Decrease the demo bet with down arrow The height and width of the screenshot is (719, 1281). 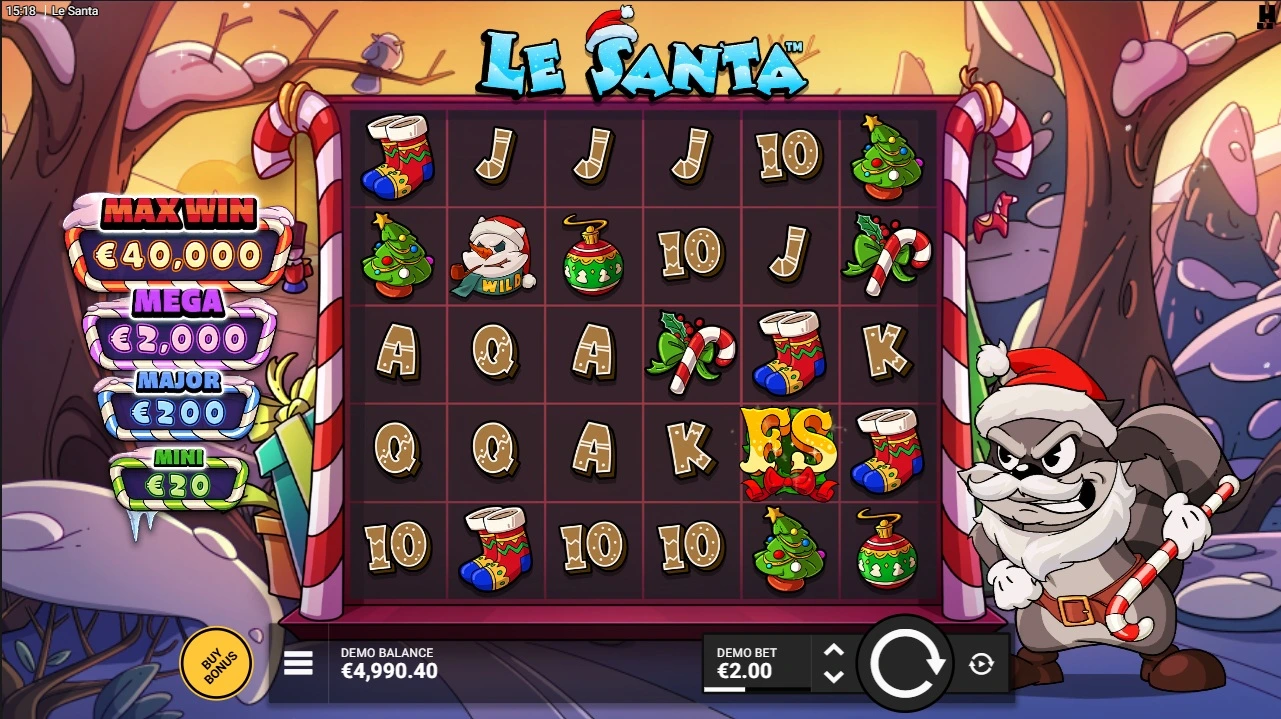point(833,676)
